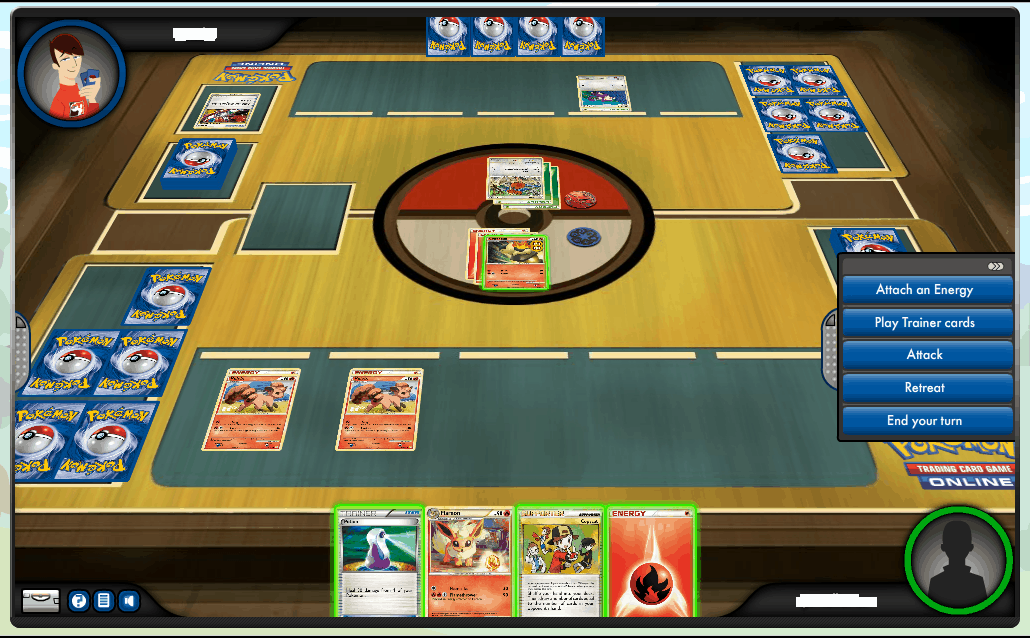Image resolution: width=1030 pixels, height=638 pixels.
Task: Choose the Retreat action
Action: (x=924, y=388)
